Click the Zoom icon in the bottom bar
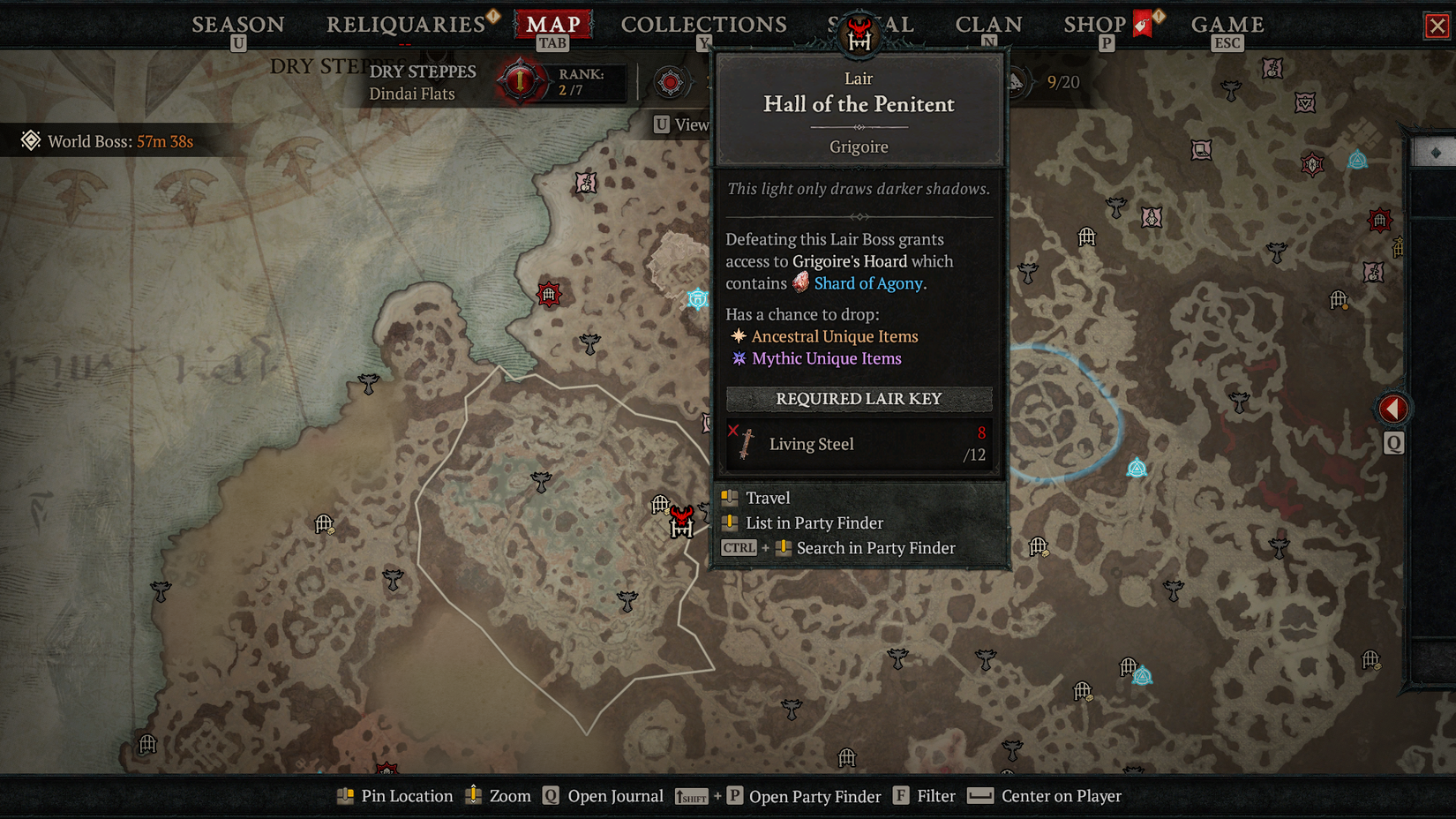 pyautogui.click(x=473, y=795)
